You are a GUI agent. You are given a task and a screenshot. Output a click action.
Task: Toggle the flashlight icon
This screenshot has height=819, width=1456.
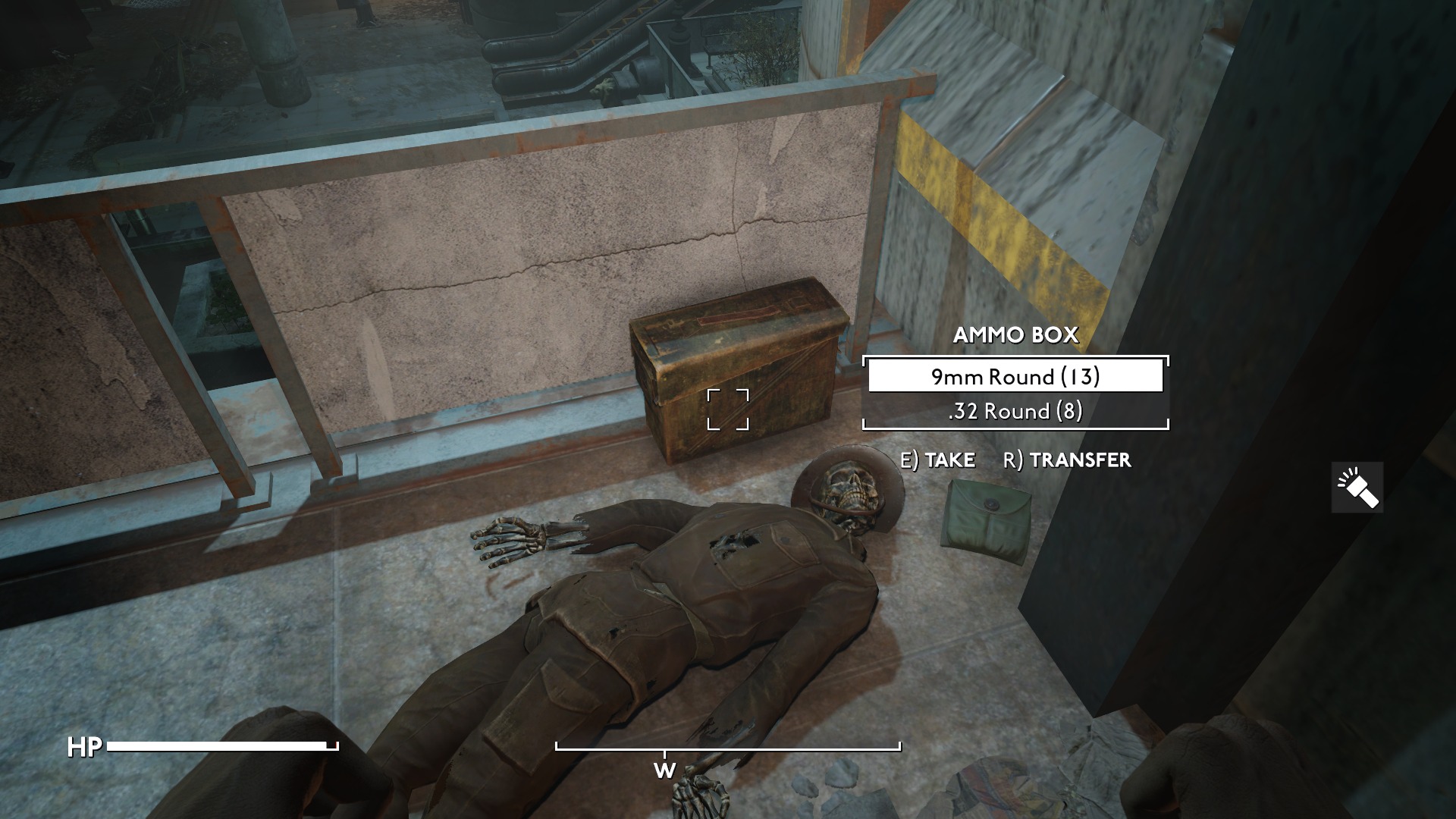(1357, 487)
